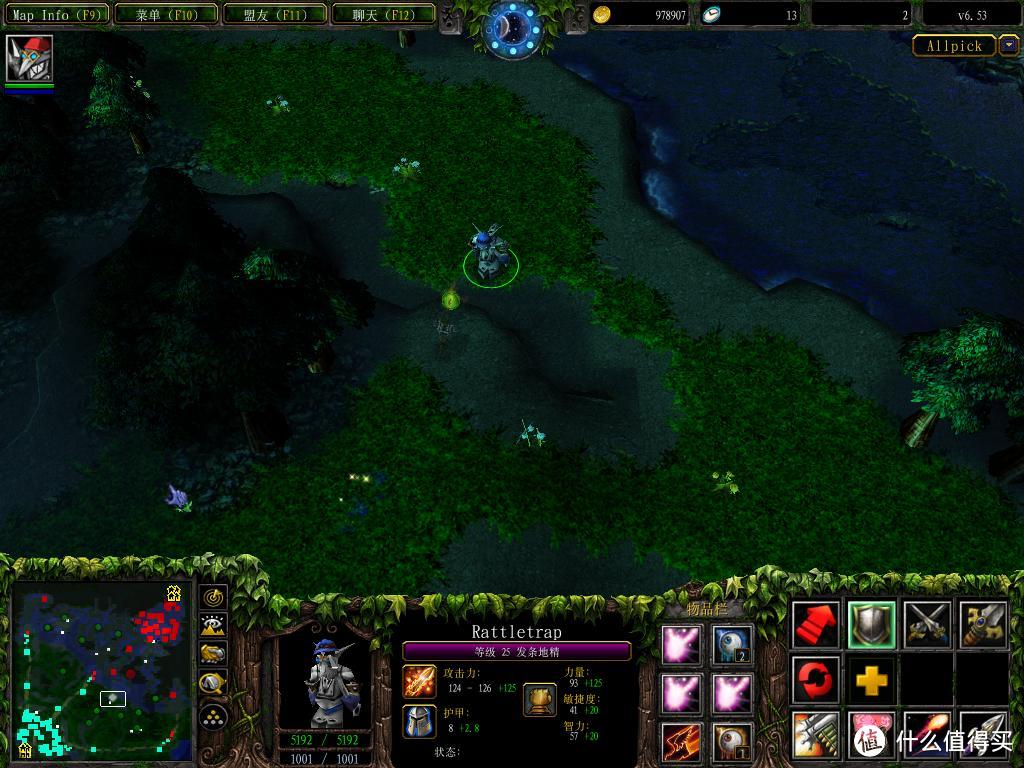Open the 菜单 (F10) game menu
Viewport: 1024px width, 768px height.
point(165,15)
